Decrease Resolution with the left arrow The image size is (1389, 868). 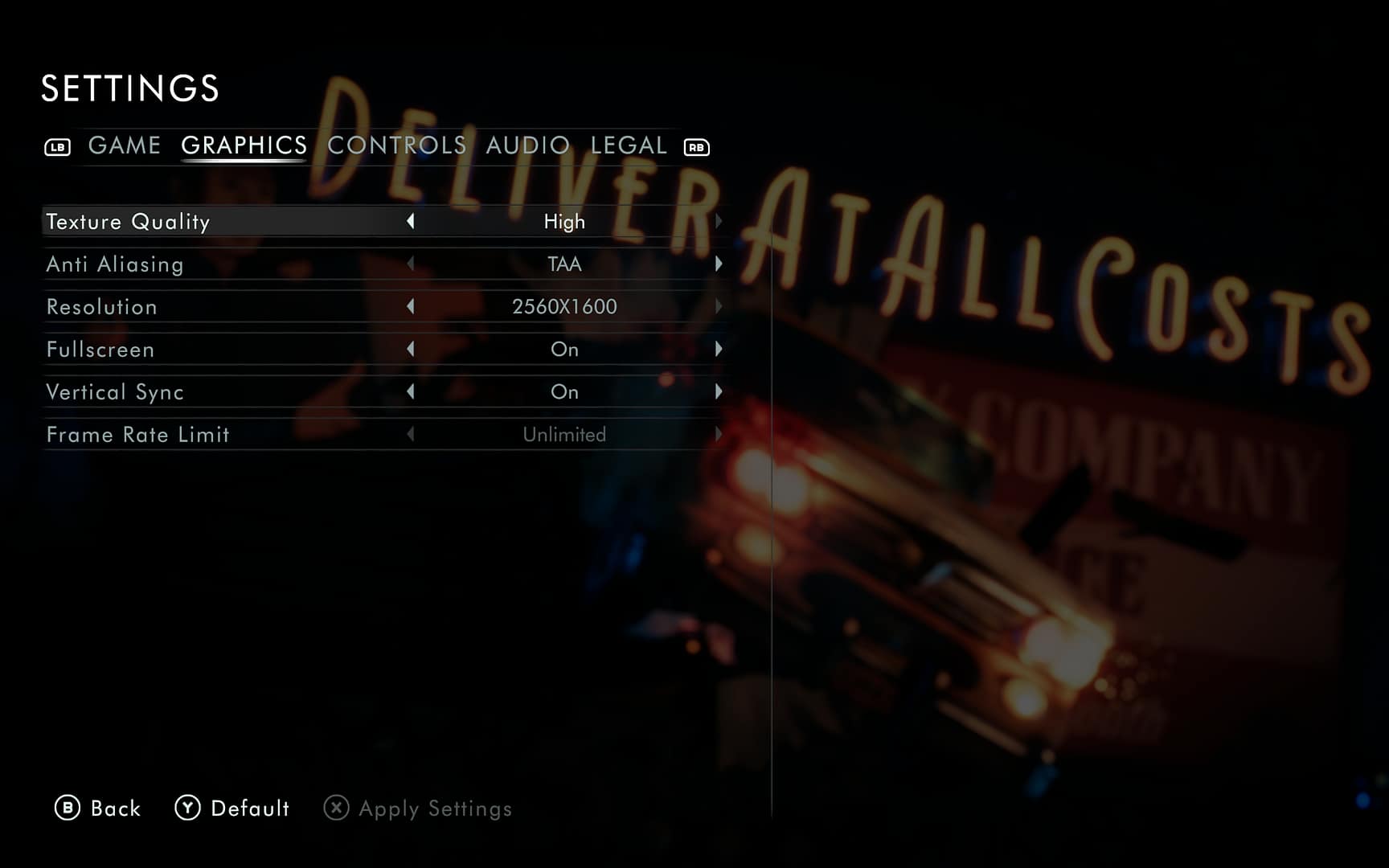[x=411, y=306]
